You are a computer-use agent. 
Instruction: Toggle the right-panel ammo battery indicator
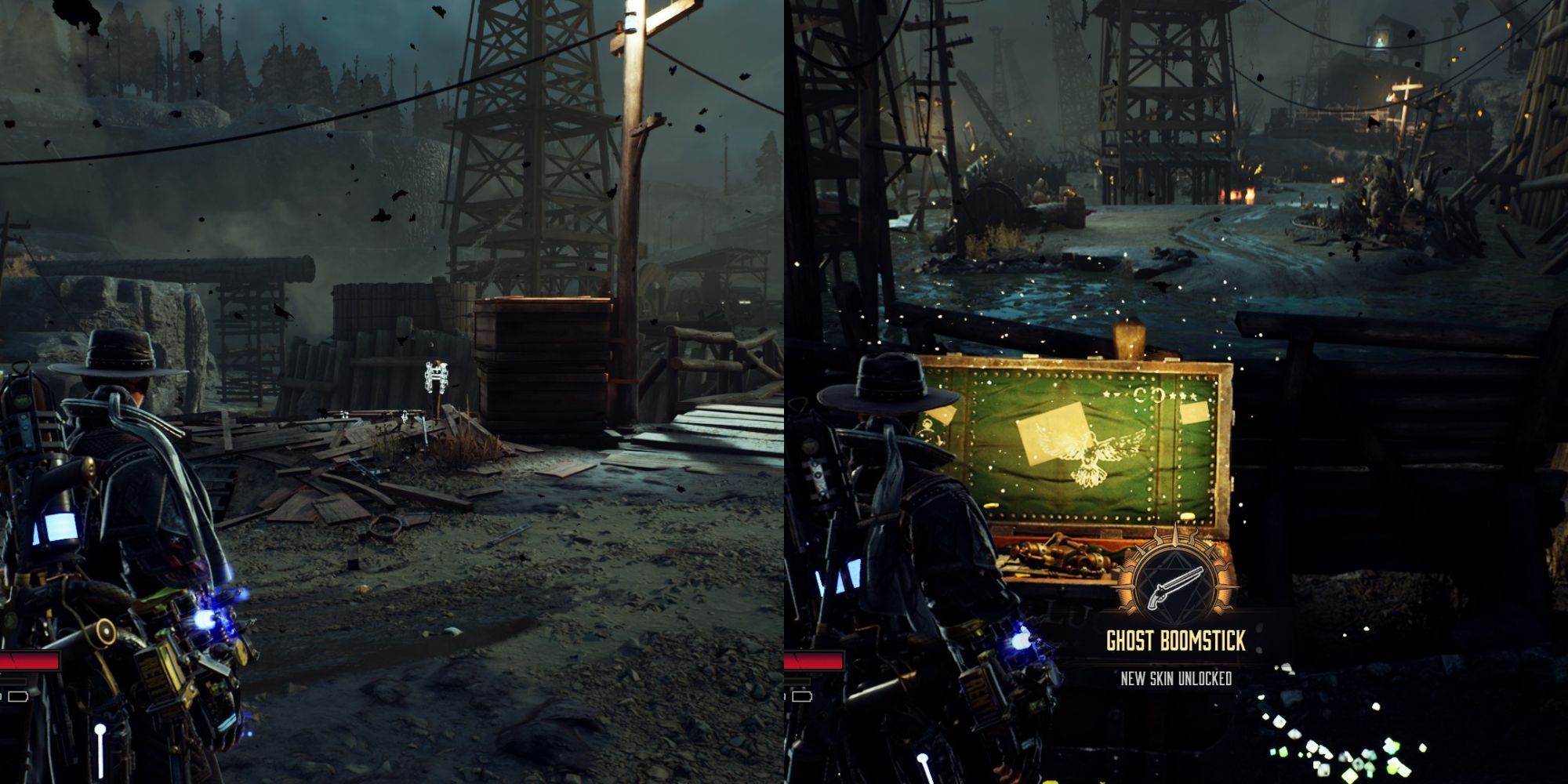[802, 696]
